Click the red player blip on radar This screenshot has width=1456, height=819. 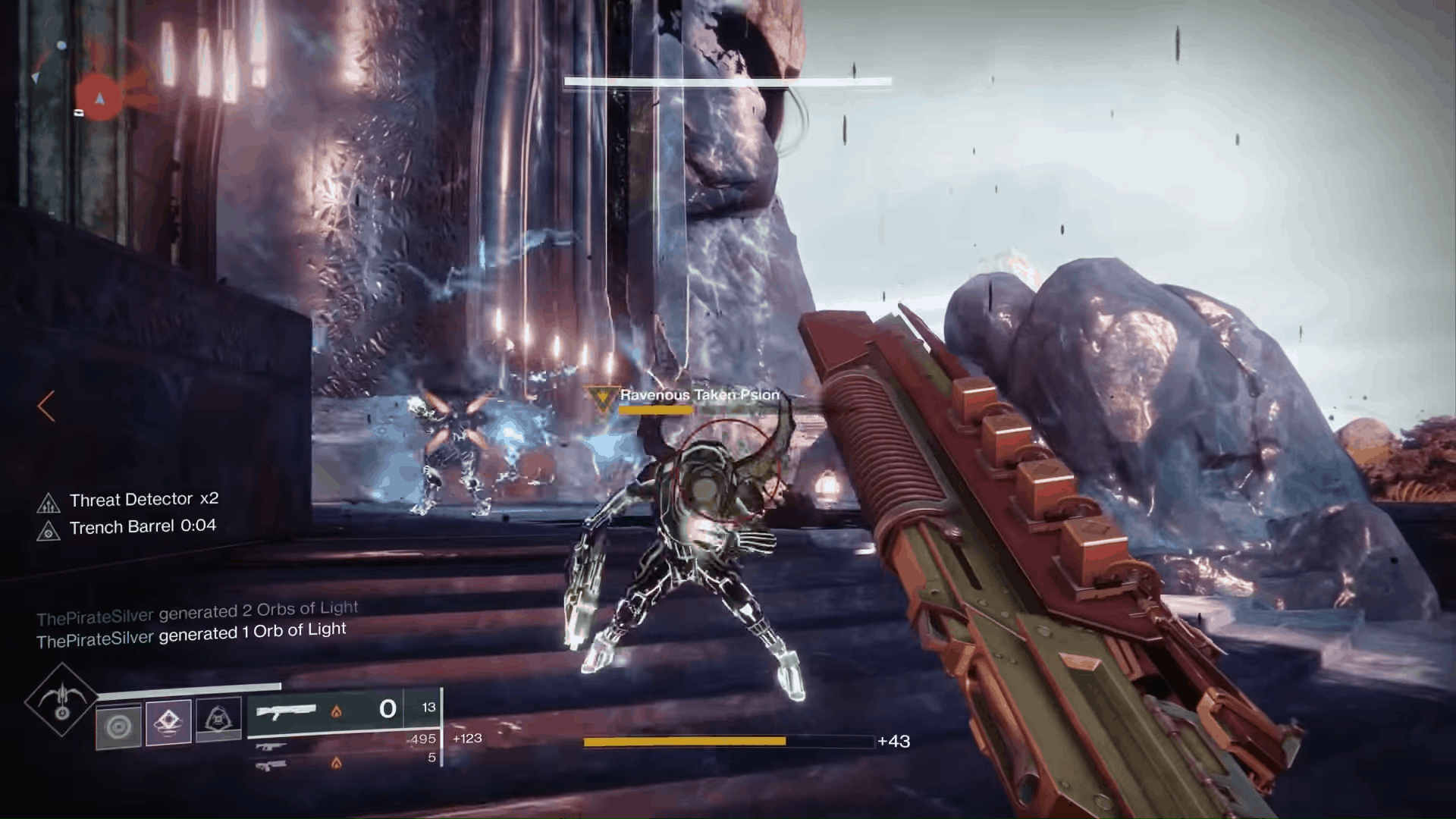pos(100,98)
